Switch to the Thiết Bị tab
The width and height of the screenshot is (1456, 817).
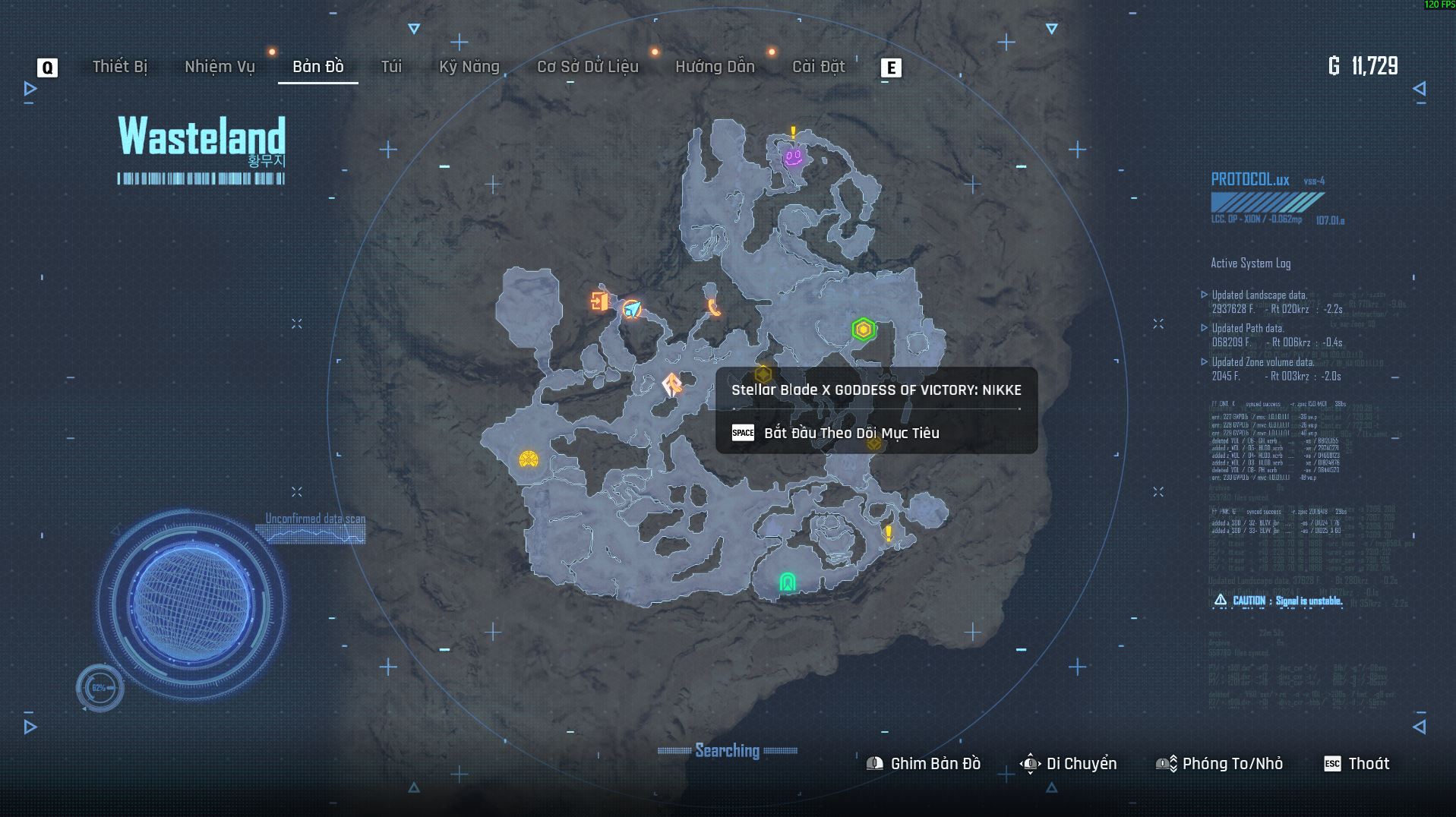point(119,67)
